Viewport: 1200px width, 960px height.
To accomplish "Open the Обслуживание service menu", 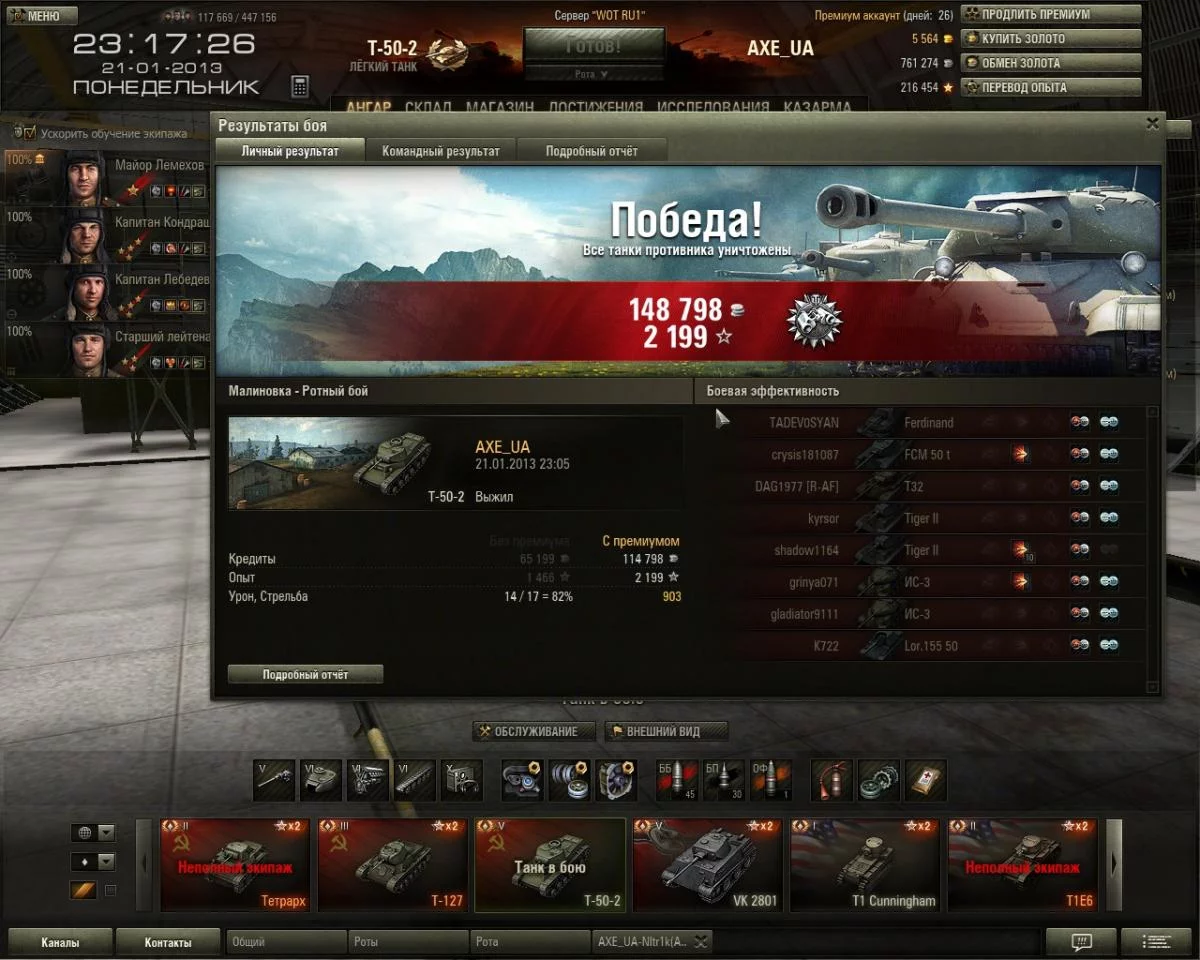I will pyautogui.click(x=534, y=731).
